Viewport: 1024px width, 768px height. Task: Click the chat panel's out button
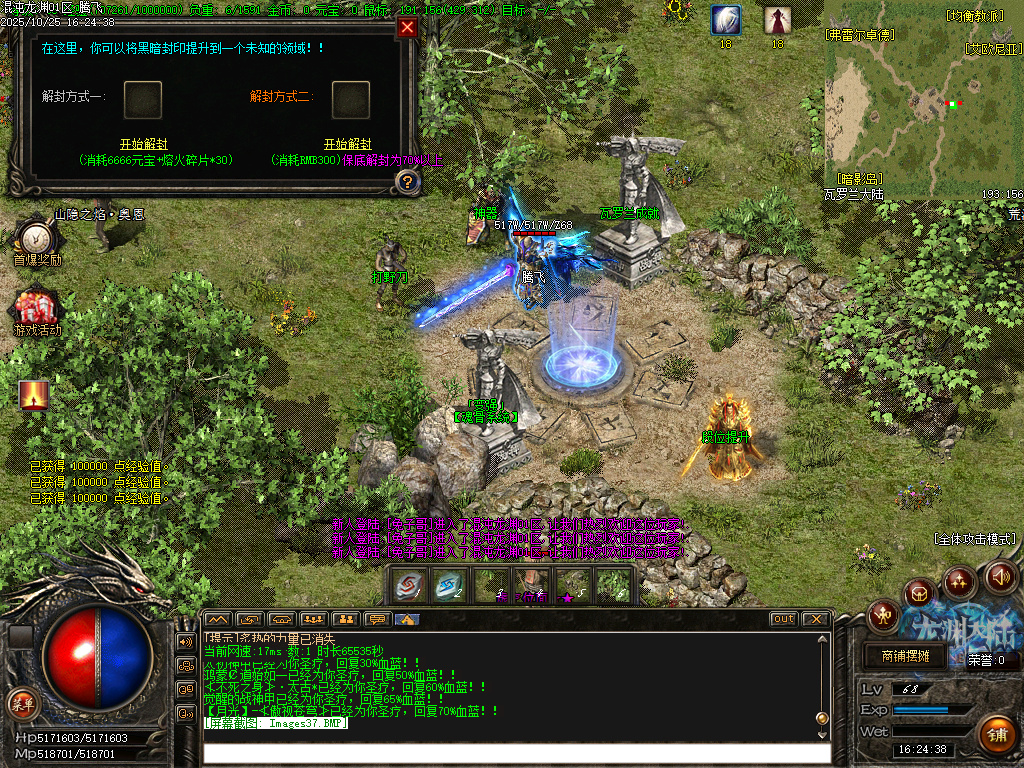pyautogui.click(x=784, y=619)
